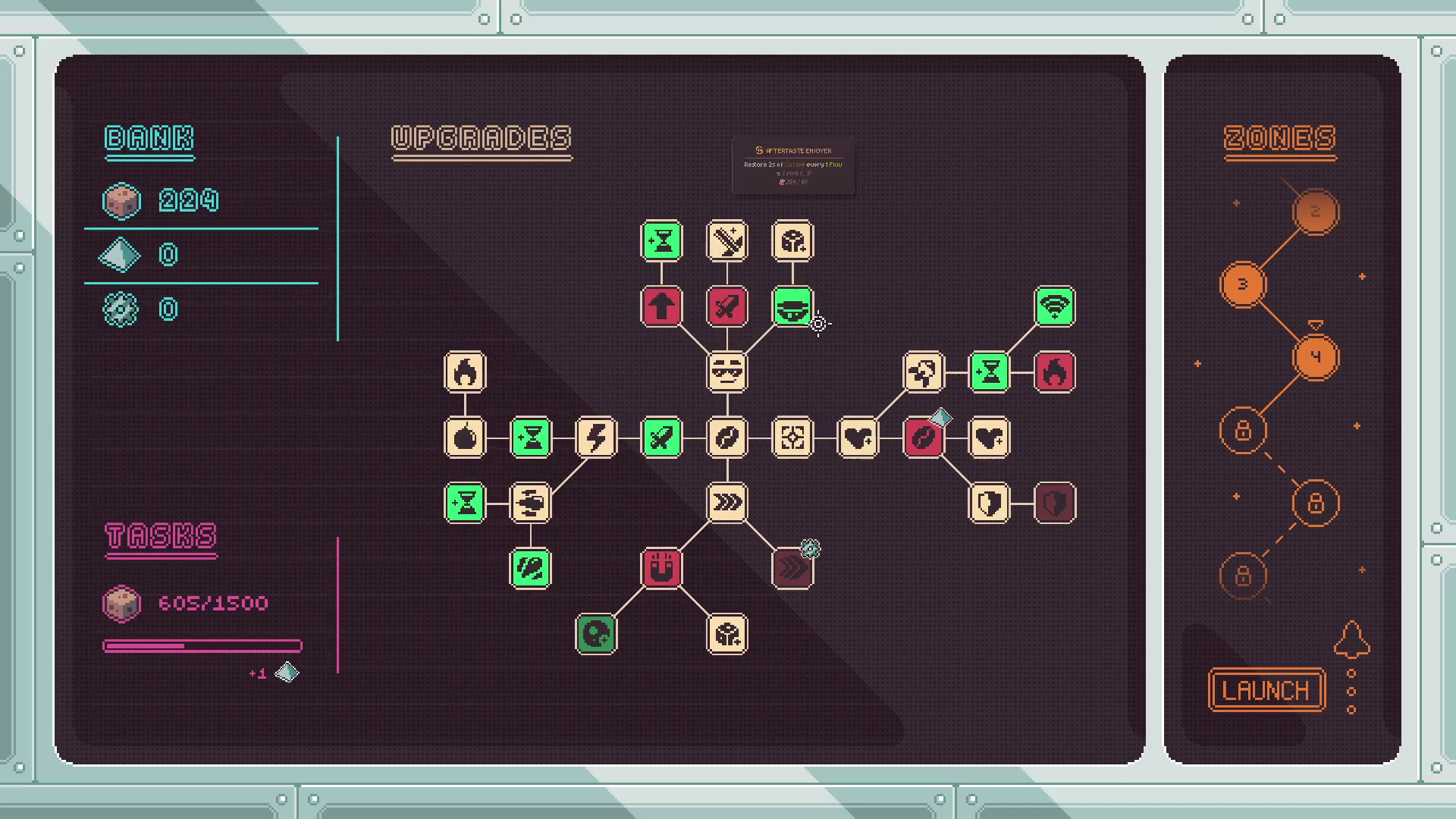Viewport: 1456px width, 819px height.
Task: Open the sunglasses face upgrade node
Action: [x=727, y=372]
